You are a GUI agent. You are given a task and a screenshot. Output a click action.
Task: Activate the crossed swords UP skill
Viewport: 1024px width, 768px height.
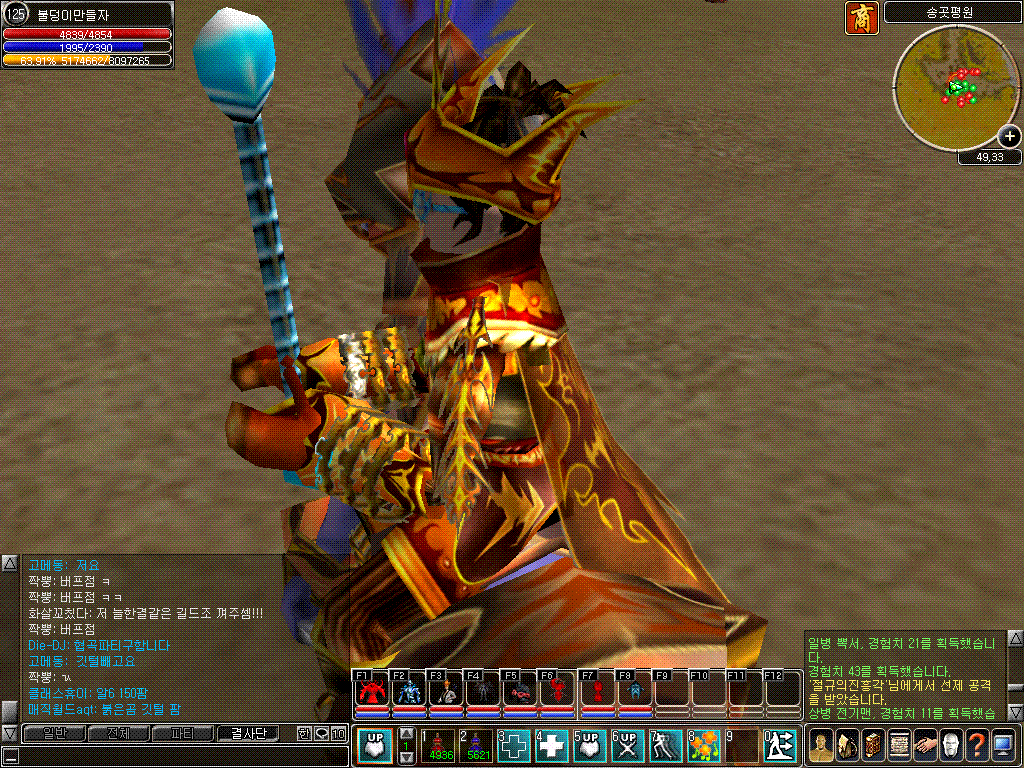coord(628,746)
